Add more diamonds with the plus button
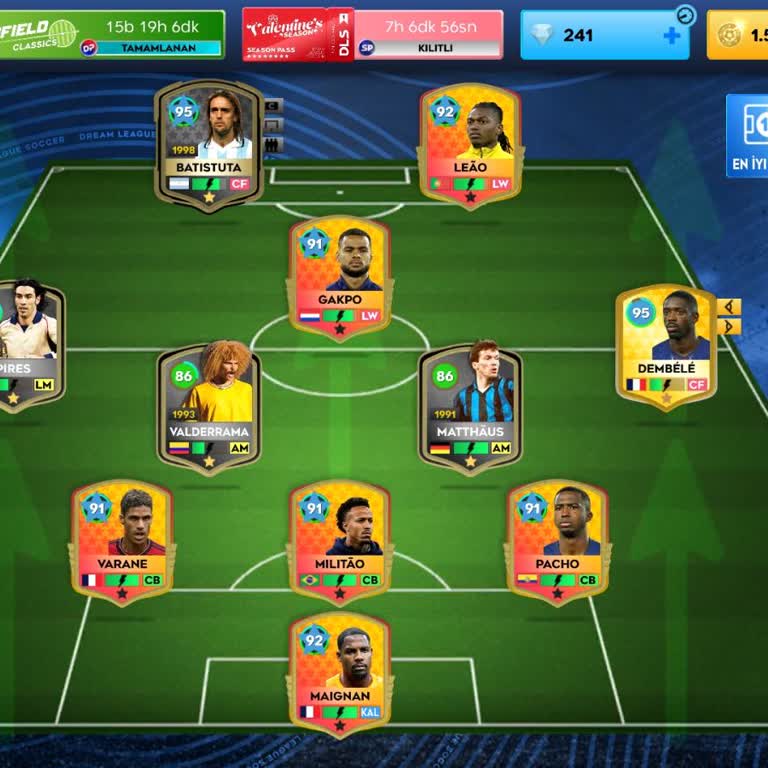The height and width of the screenshot is (768, 768). point(672,35)
